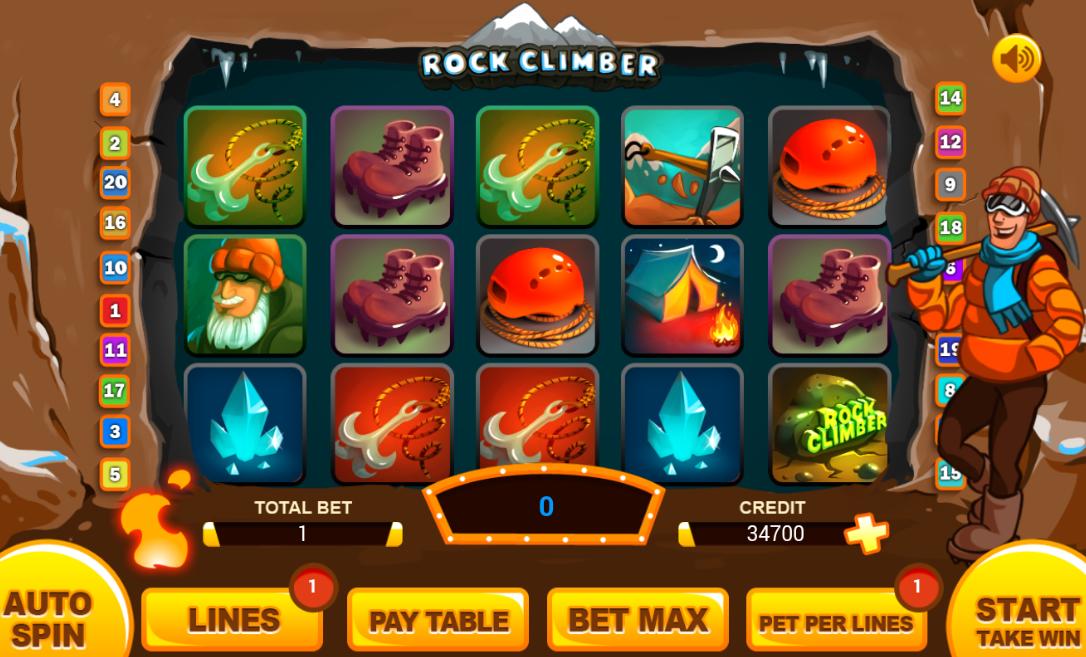
Task: Pick payline number 10 marker
Action: pyautogui.click(x=115, y=268)
